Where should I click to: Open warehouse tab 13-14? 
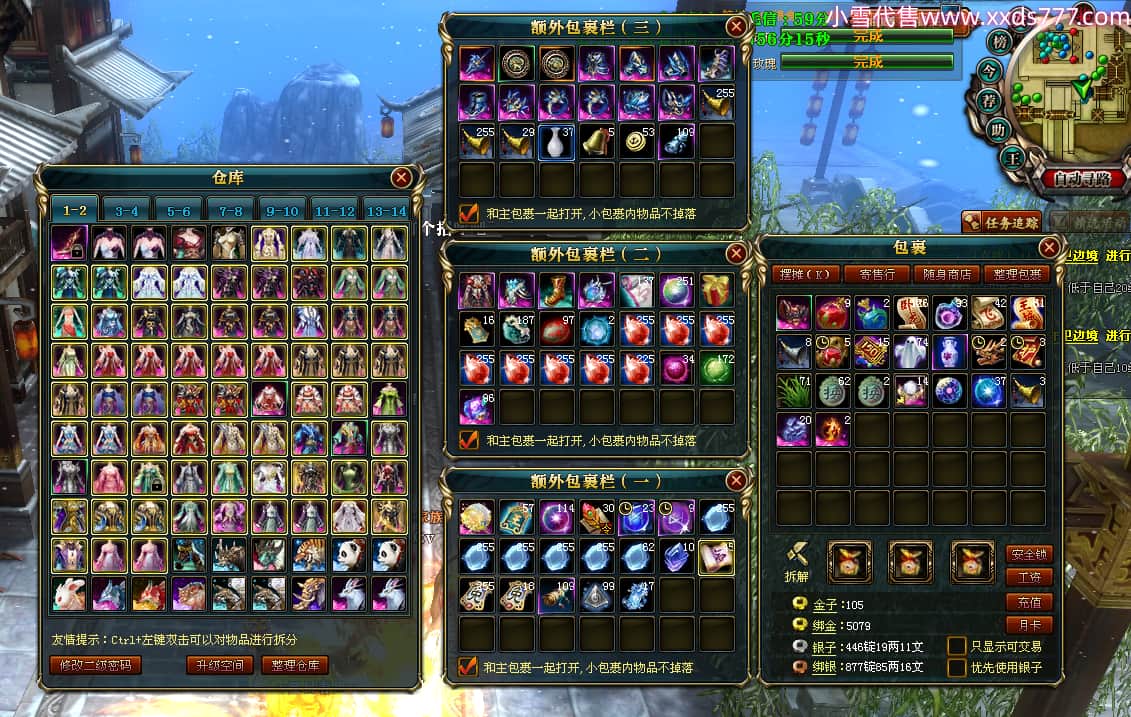point(387,211)
